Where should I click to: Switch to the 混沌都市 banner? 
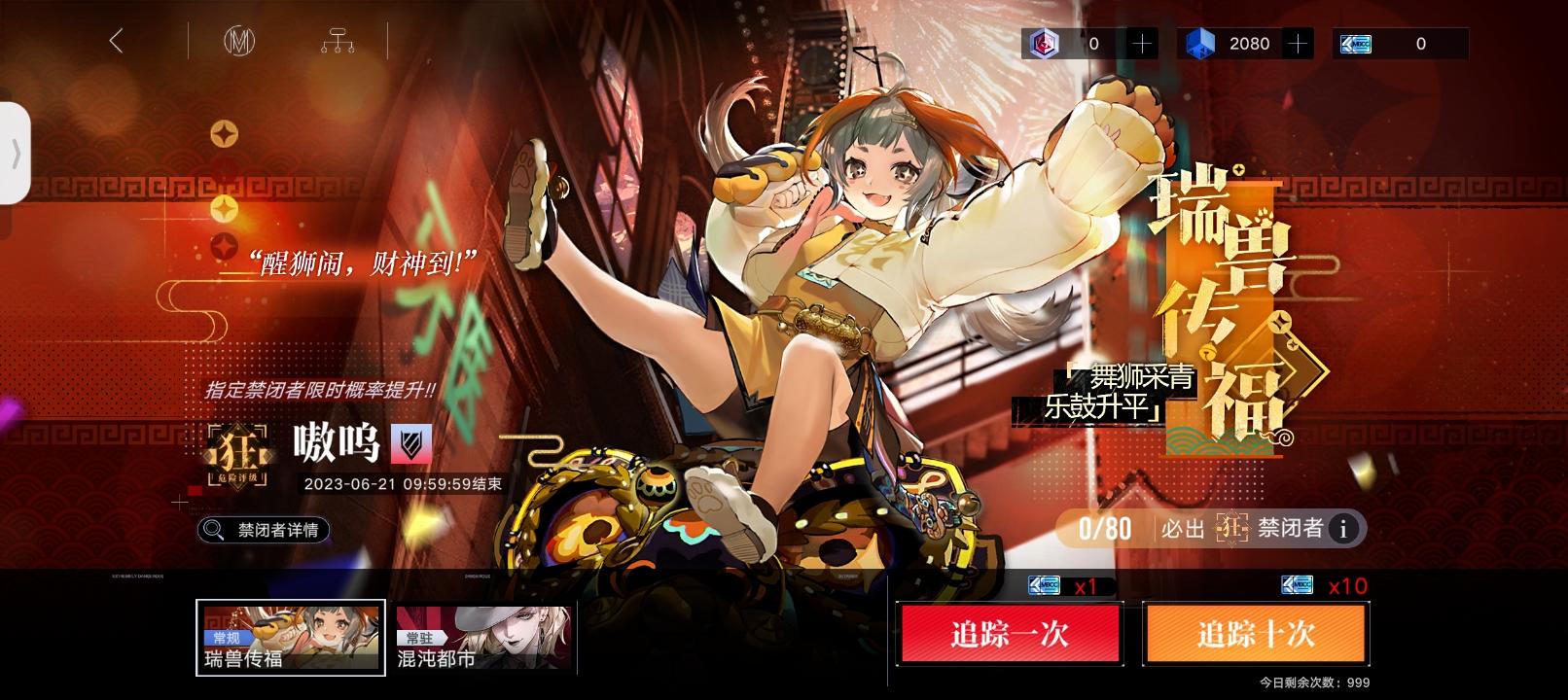[x=483, y=637]
